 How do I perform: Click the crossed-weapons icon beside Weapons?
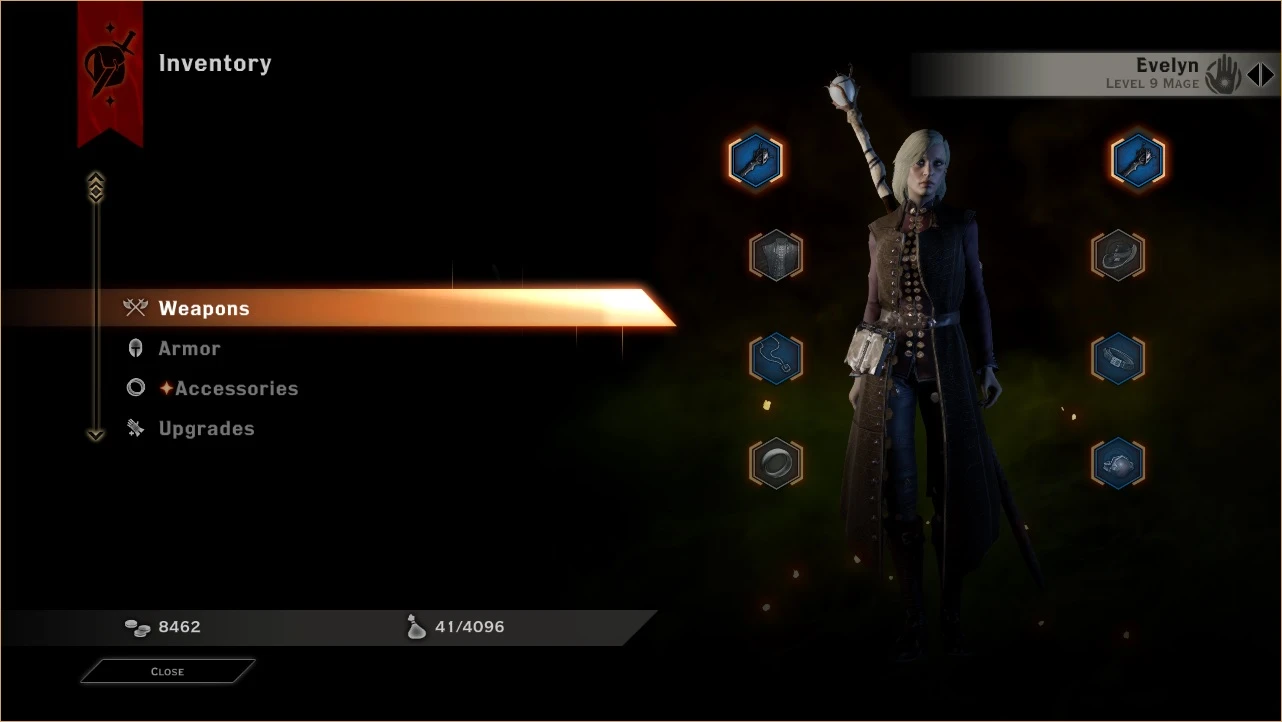click(x=135, y=308)
